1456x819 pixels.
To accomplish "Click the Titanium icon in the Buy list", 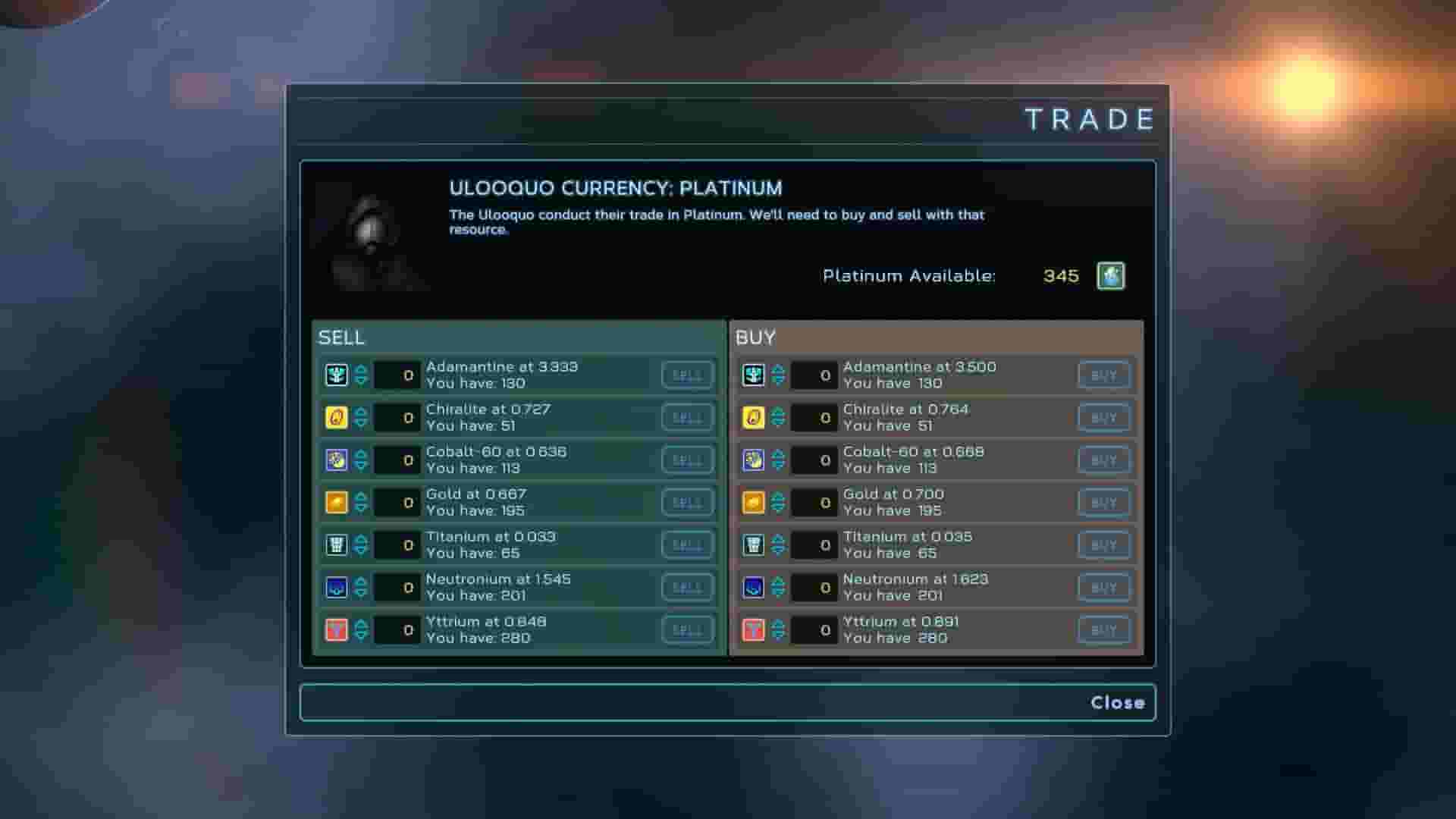I will coord(752,544).
